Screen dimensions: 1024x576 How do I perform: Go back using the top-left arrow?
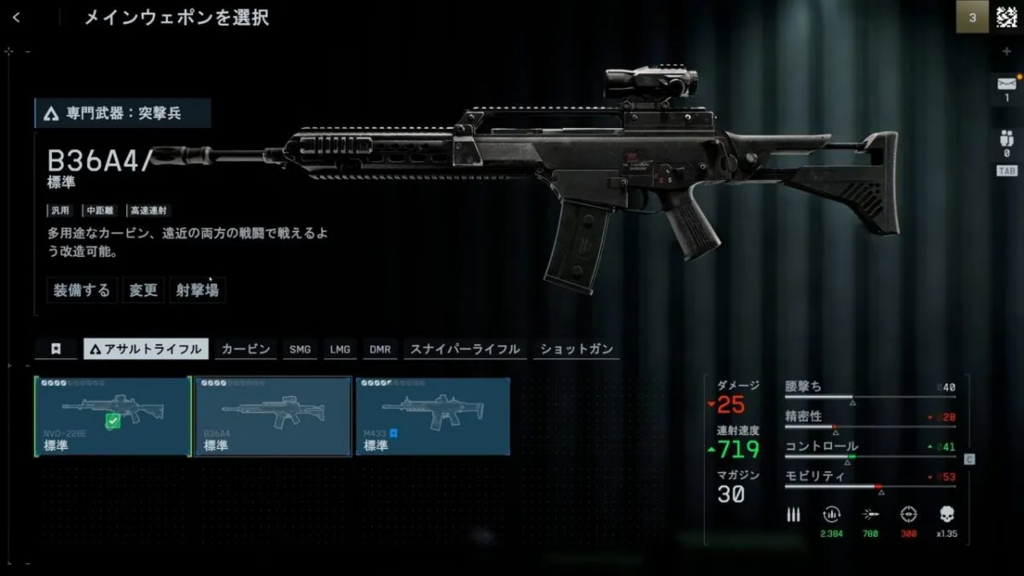[17, 18]
